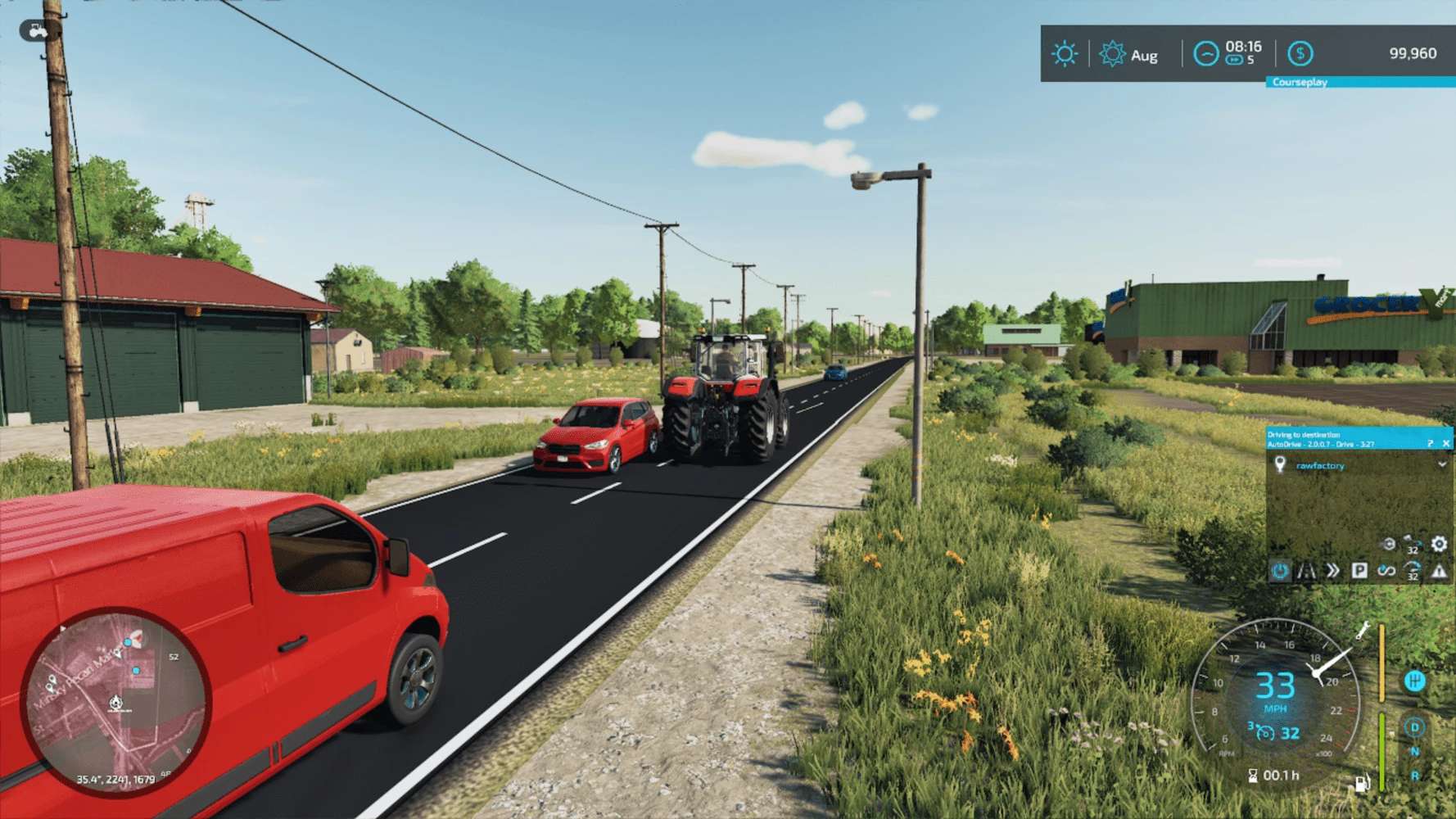Select the parking P icon
Viewport: 1456px width, 819px height.
tap(1359, 571)
